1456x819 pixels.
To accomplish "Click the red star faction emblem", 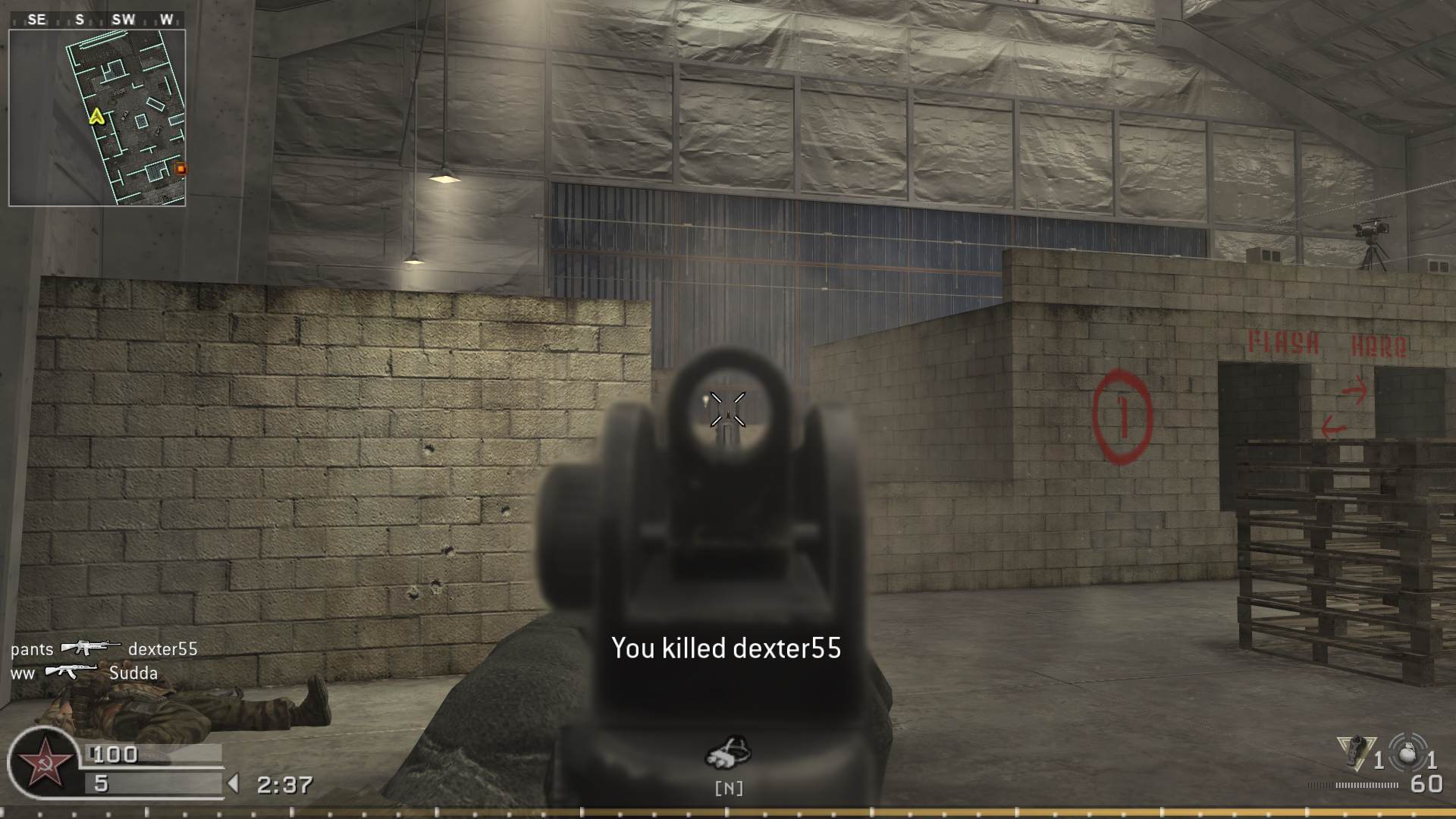I will click(42, 763).
